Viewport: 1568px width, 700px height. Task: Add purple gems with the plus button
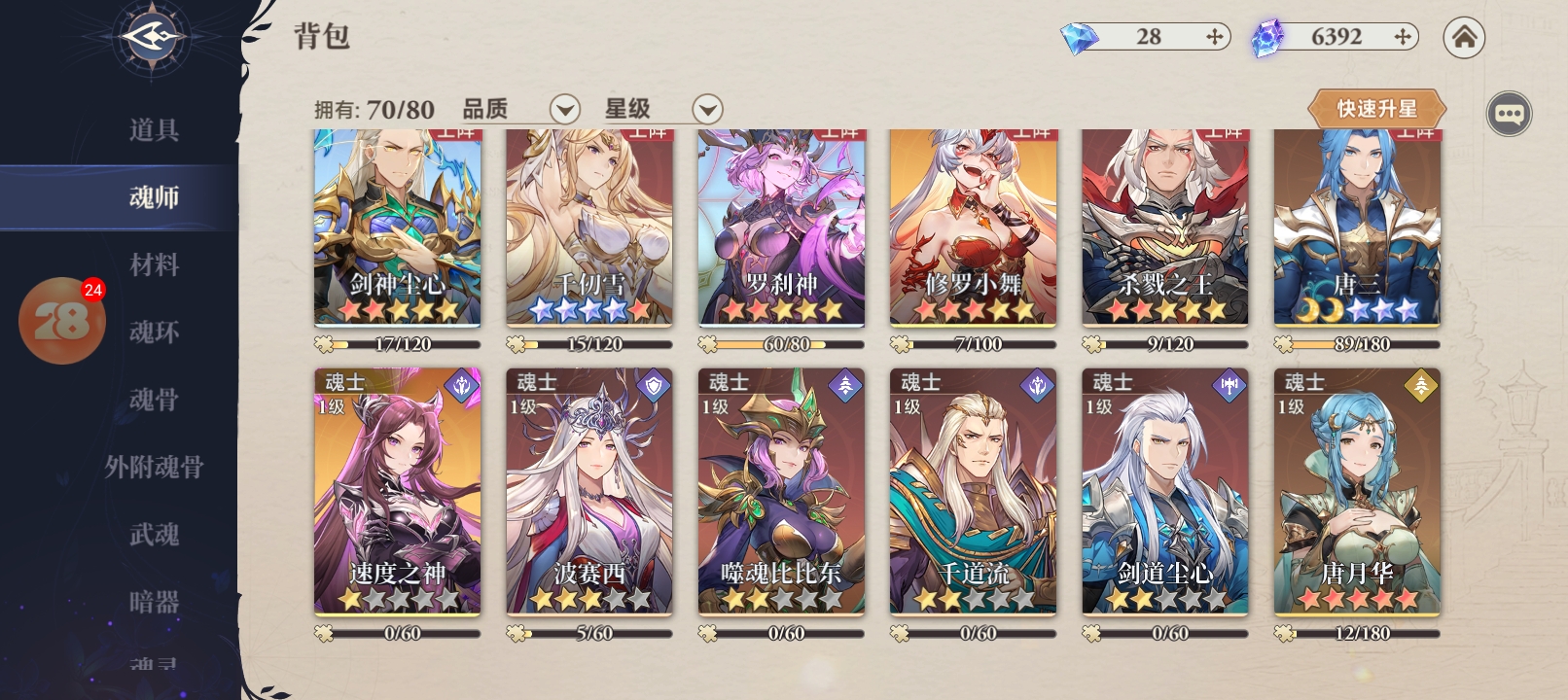pos(1402,37)
